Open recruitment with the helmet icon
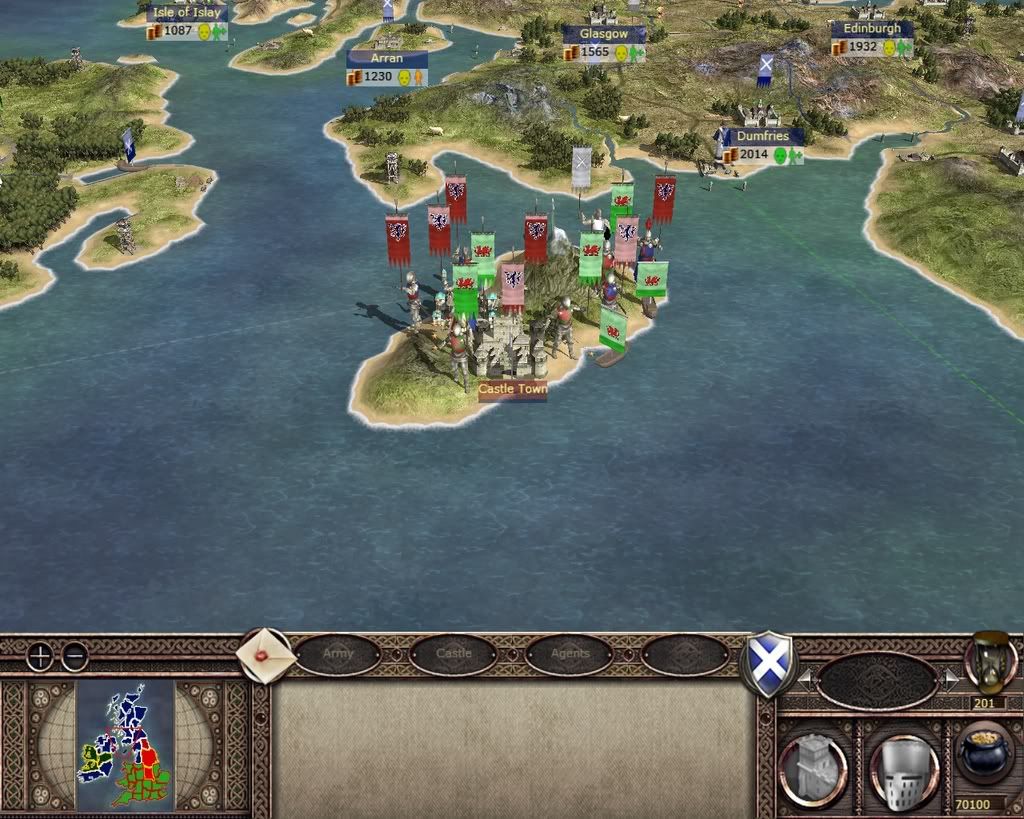Viewport: 1024px width, 819px height. tap(904, 771)
